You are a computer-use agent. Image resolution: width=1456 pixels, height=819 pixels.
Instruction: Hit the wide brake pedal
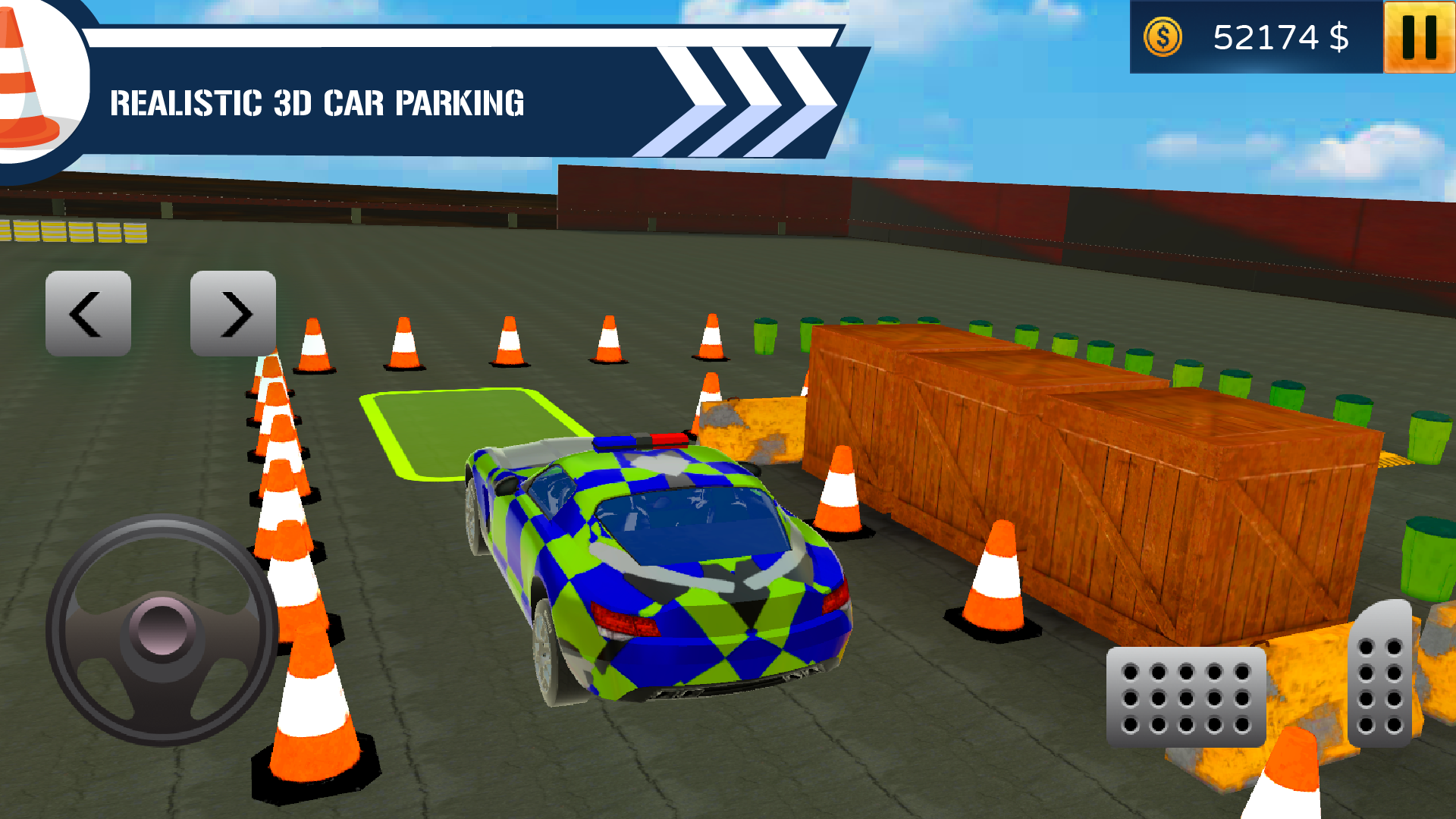tap(1186, 697)
